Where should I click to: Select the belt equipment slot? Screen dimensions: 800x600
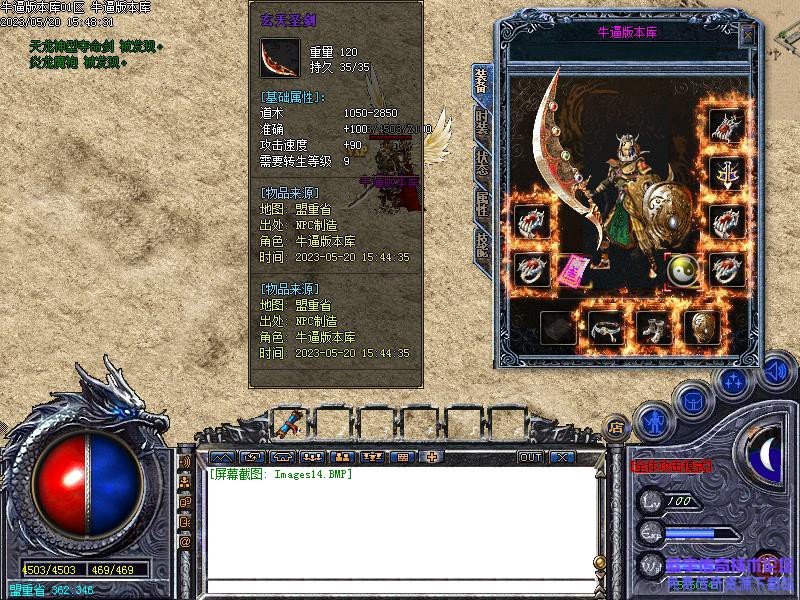[606, 327]
